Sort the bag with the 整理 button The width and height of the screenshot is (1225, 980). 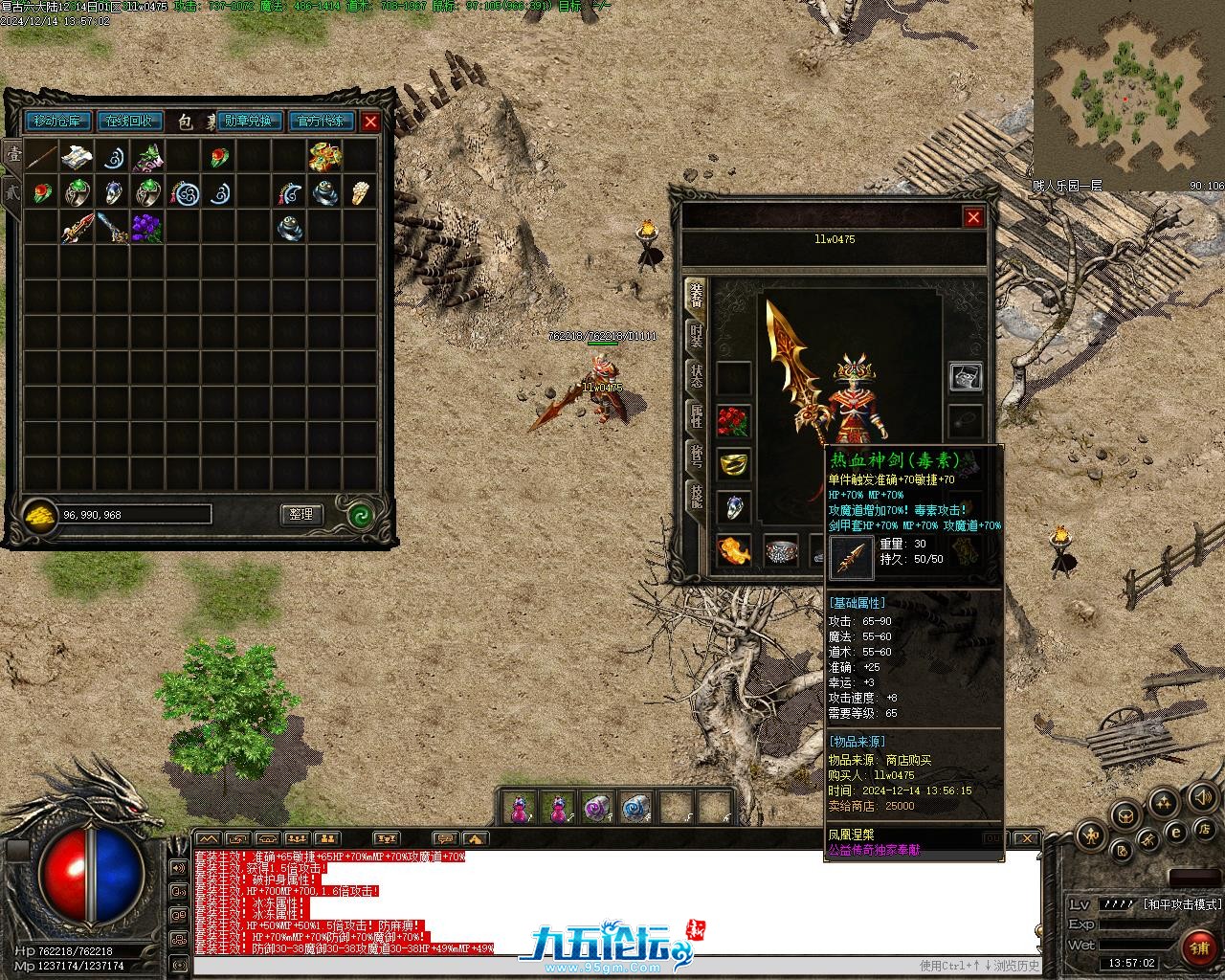[x=301, y=514]
